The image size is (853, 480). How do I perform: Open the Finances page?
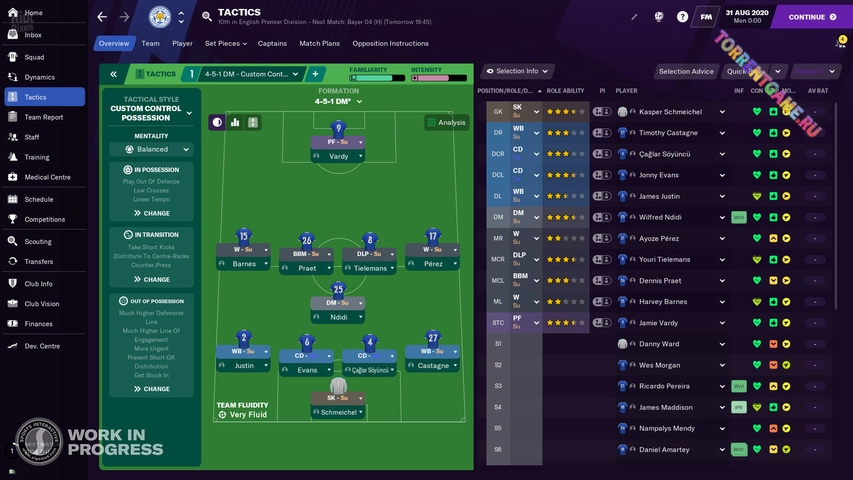coord(38,324)
